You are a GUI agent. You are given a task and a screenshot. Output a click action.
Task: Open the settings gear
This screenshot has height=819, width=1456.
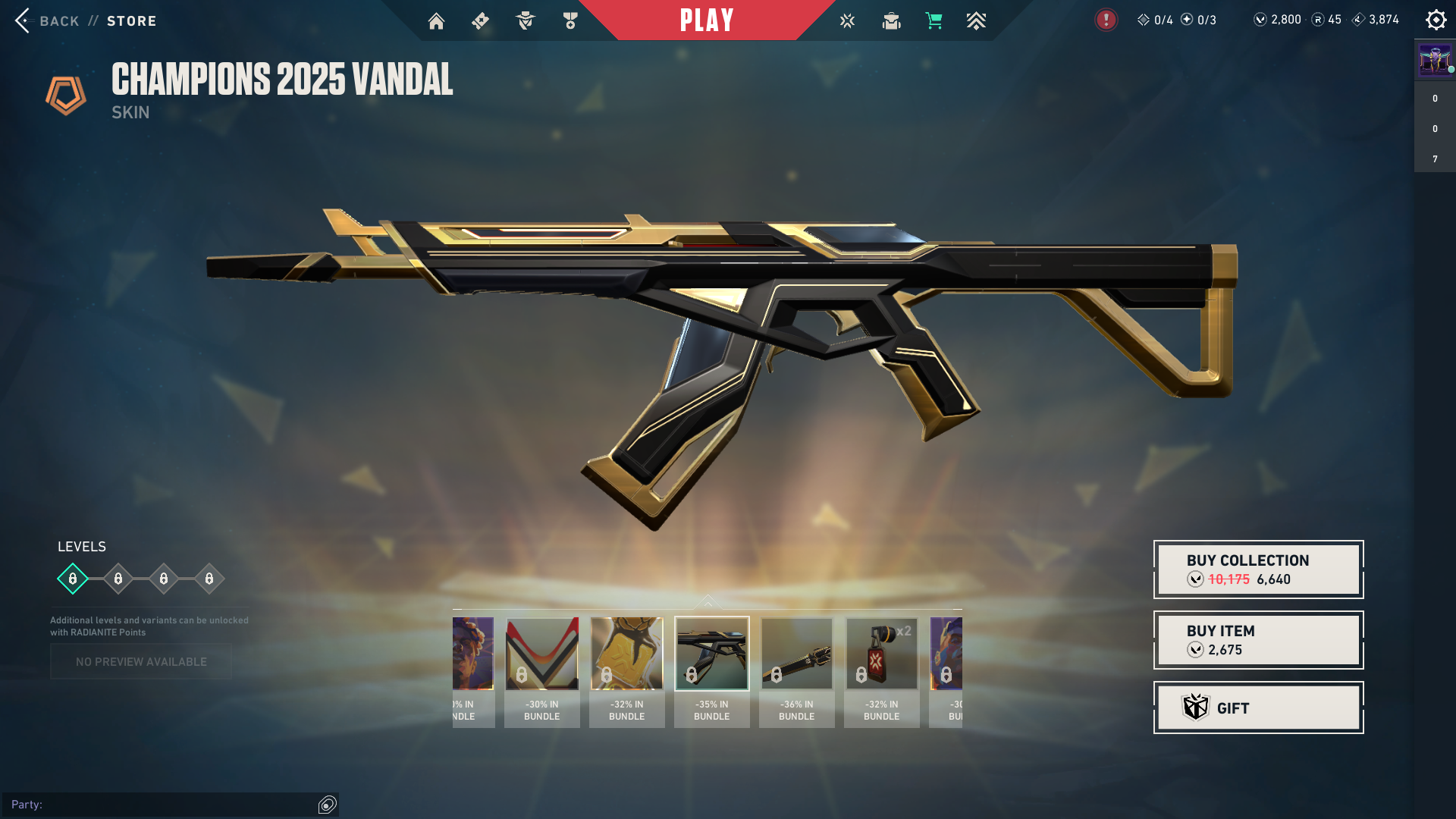[1436, 20]
